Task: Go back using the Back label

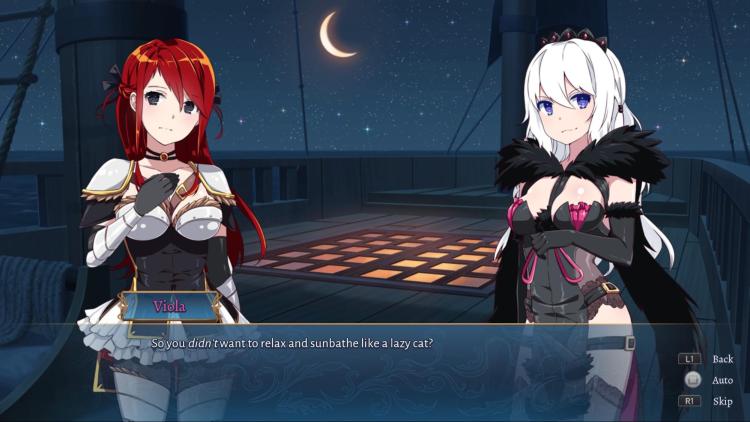Action: point(722,359)
